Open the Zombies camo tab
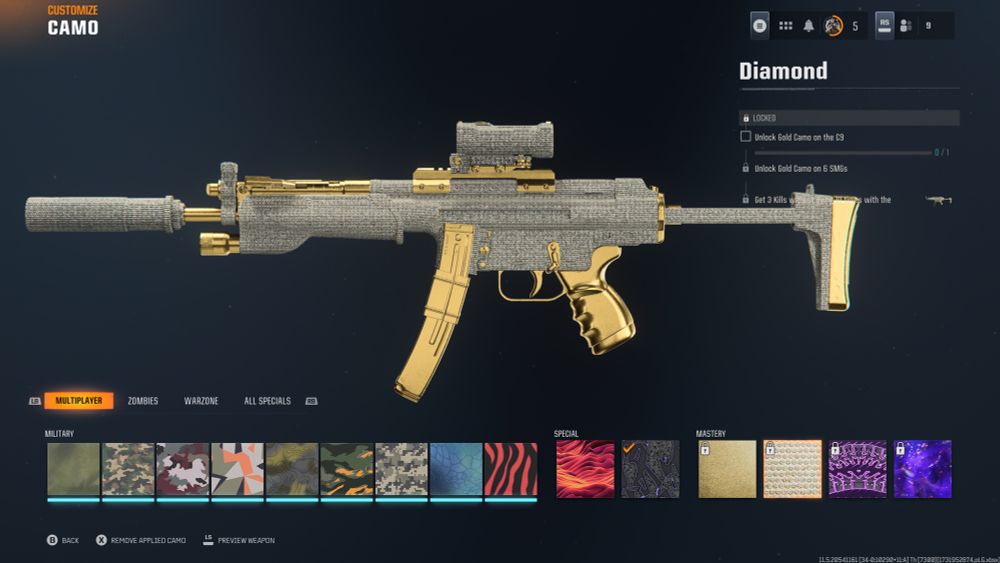This screenshot has width=1000, height=563. (x=143, y=401)
